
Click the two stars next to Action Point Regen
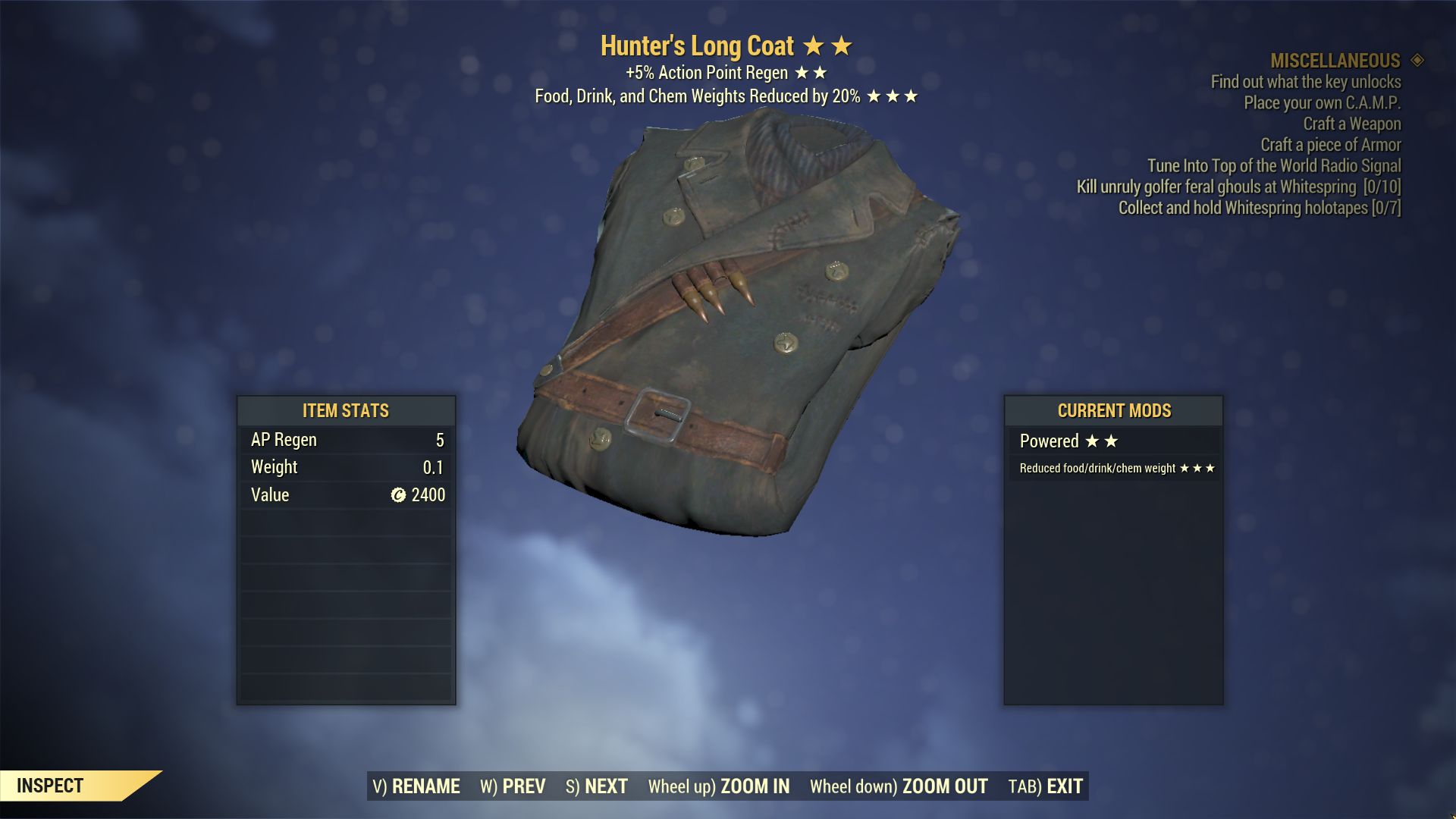[812, 73]
